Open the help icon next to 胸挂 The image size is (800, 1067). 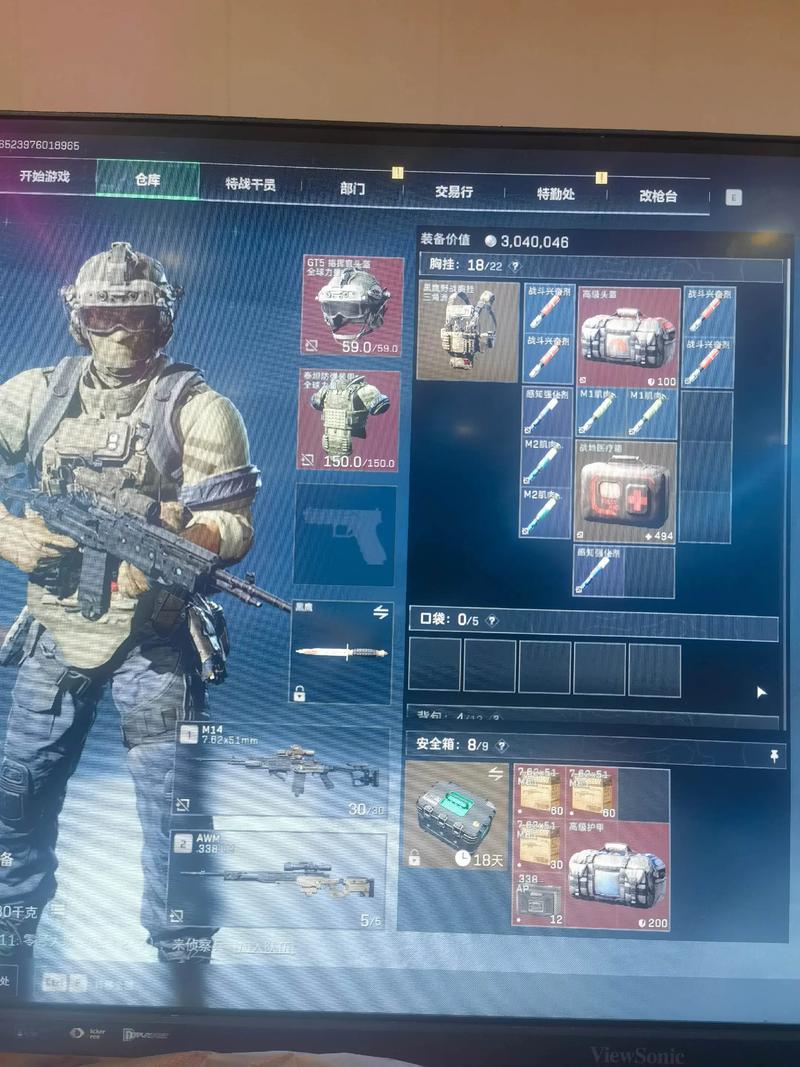(515, 266)
